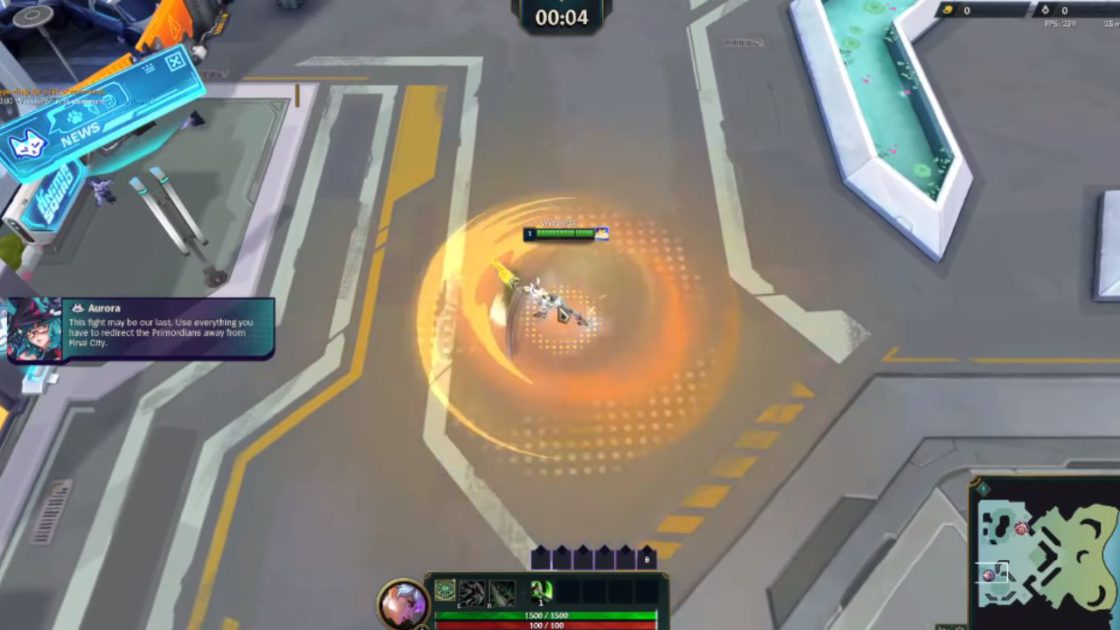Click the teal diamond button atop the minimap
Screen dimensions: 1120x630
982,489
